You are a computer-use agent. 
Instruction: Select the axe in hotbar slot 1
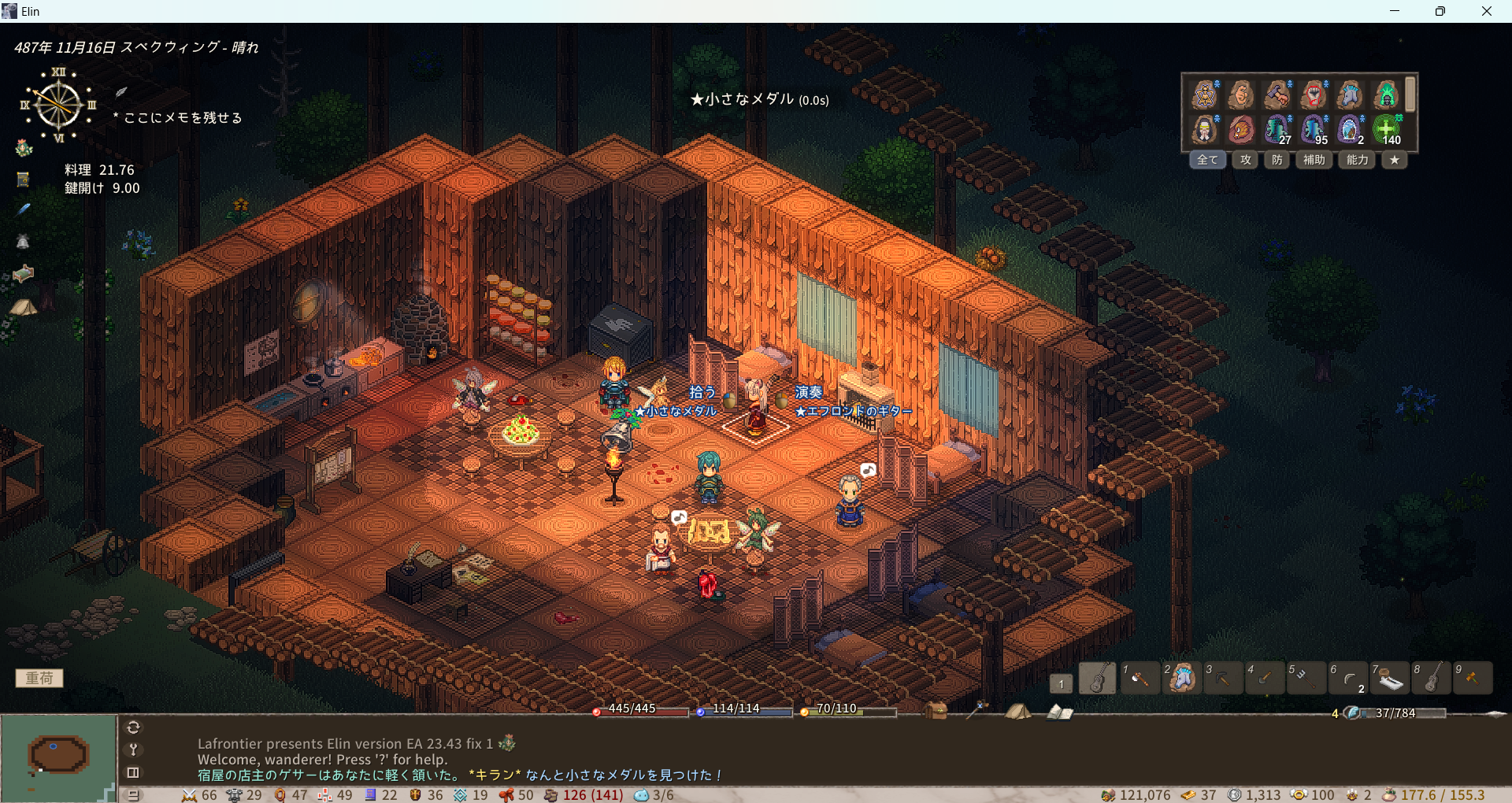click(1139, 678)
